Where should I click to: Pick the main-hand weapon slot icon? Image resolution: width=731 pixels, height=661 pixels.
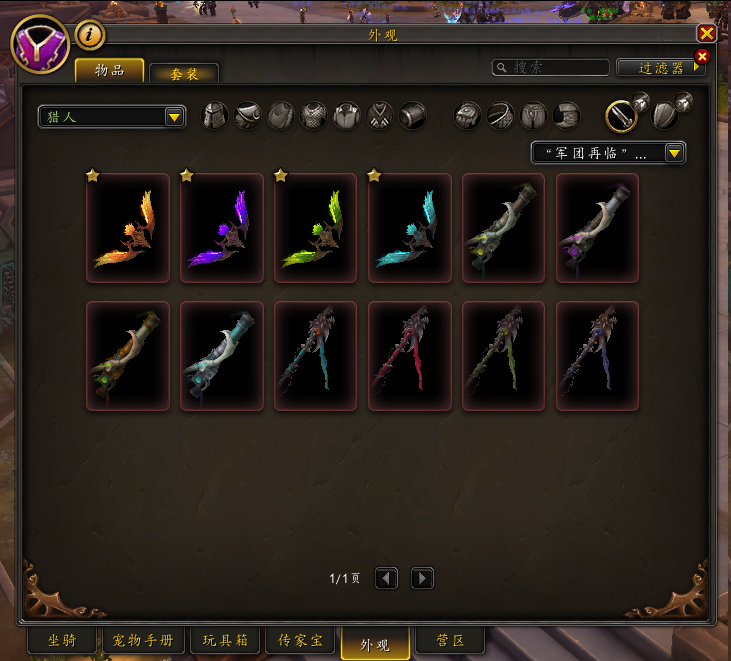[x=621, y=116]
